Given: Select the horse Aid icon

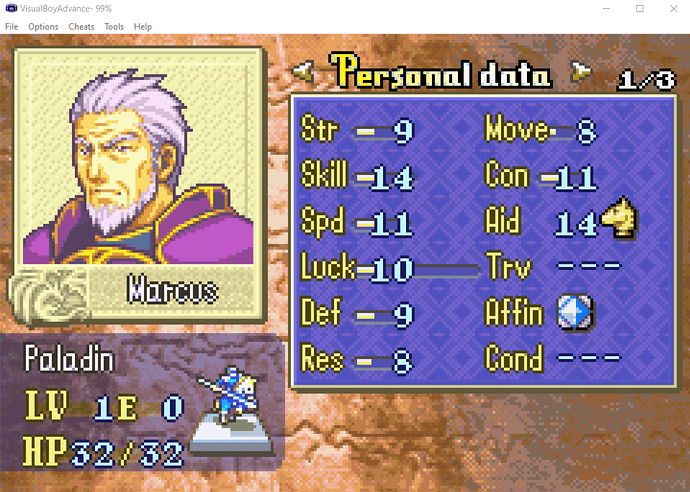Looking at the screenshot, I should [x=620, y=219].
